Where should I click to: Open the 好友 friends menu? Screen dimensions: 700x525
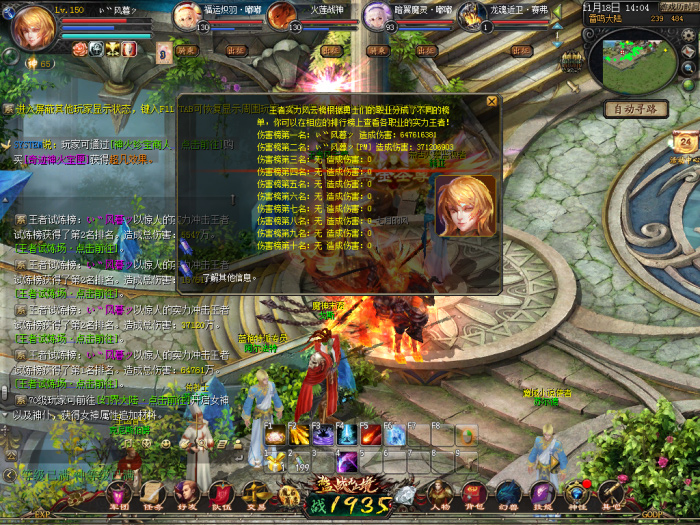[186, 495]
